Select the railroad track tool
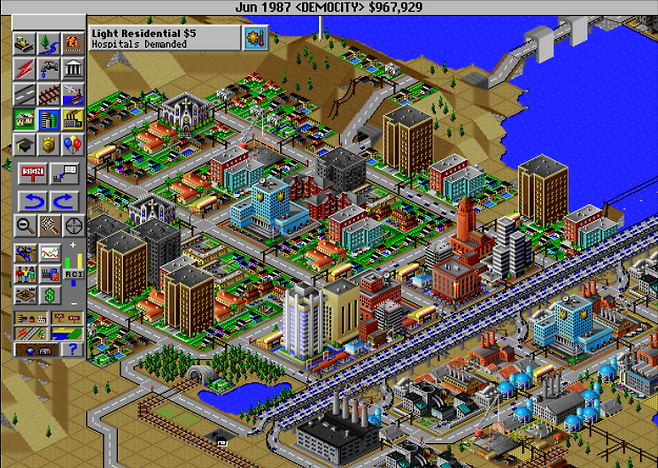Image resolution: width=658 pixels, height=468 pixels. coord(47,94)
